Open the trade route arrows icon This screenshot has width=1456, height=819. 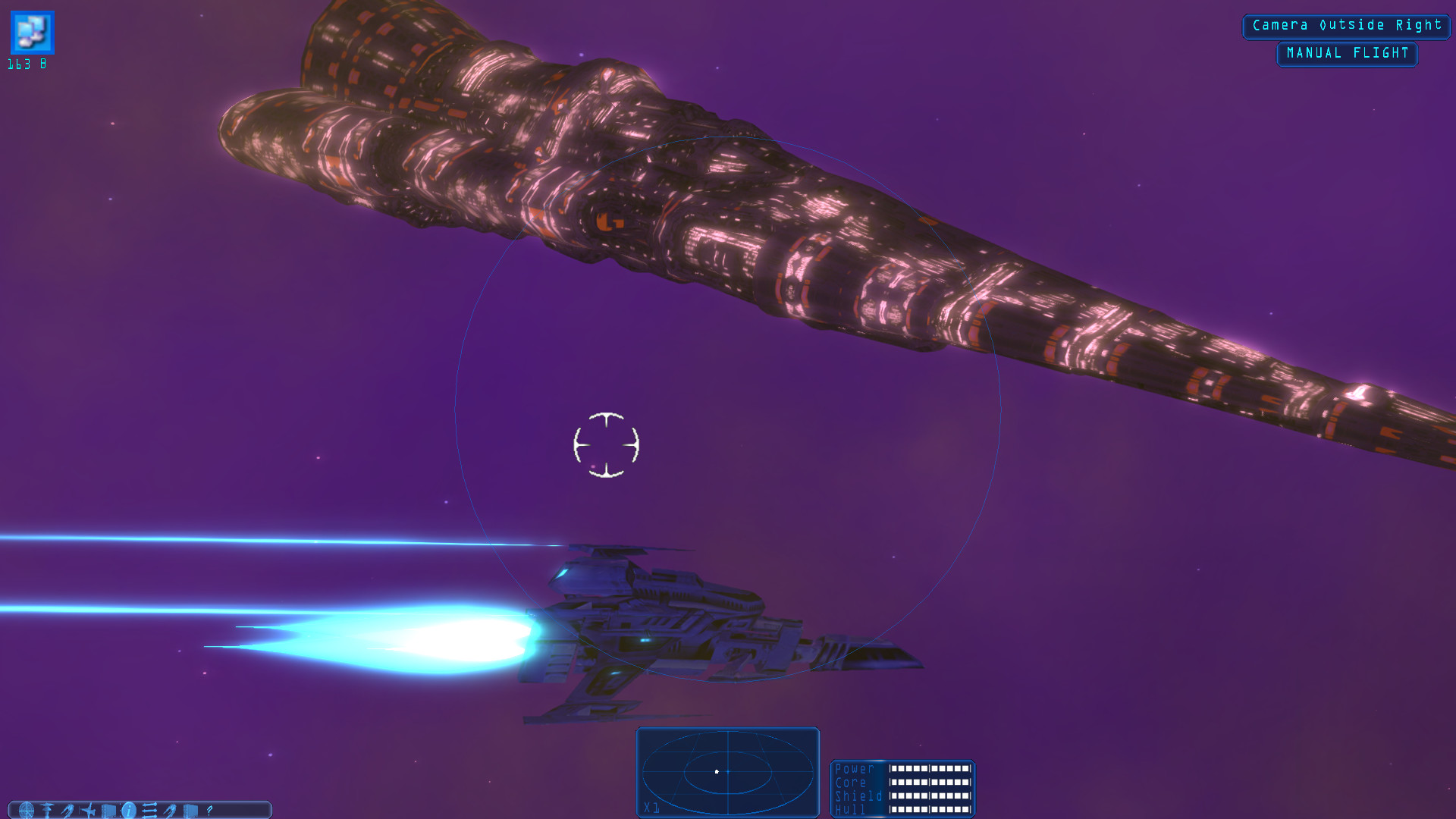[x=149, y=810]
